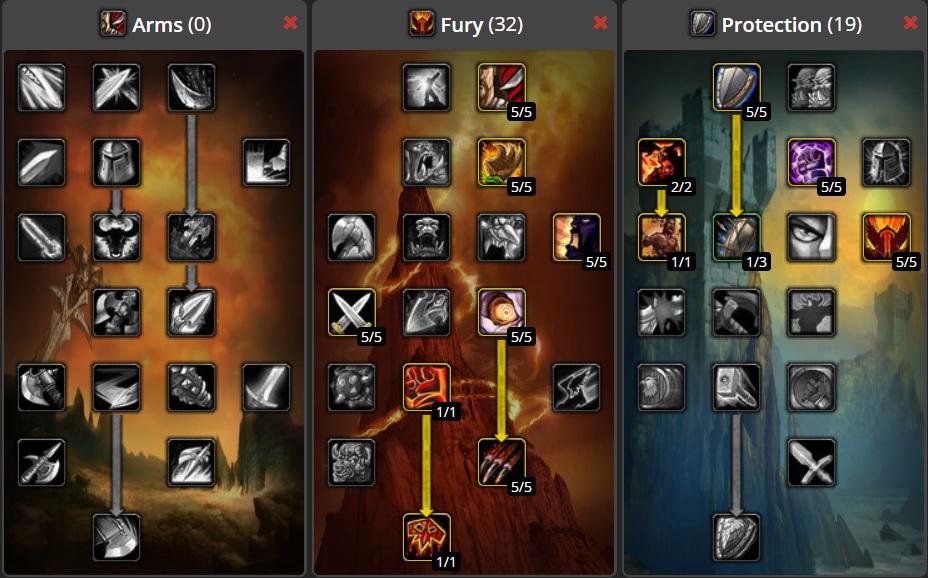Click the Anger Management bull icon
928x578 pixels.
coord(117,237)
